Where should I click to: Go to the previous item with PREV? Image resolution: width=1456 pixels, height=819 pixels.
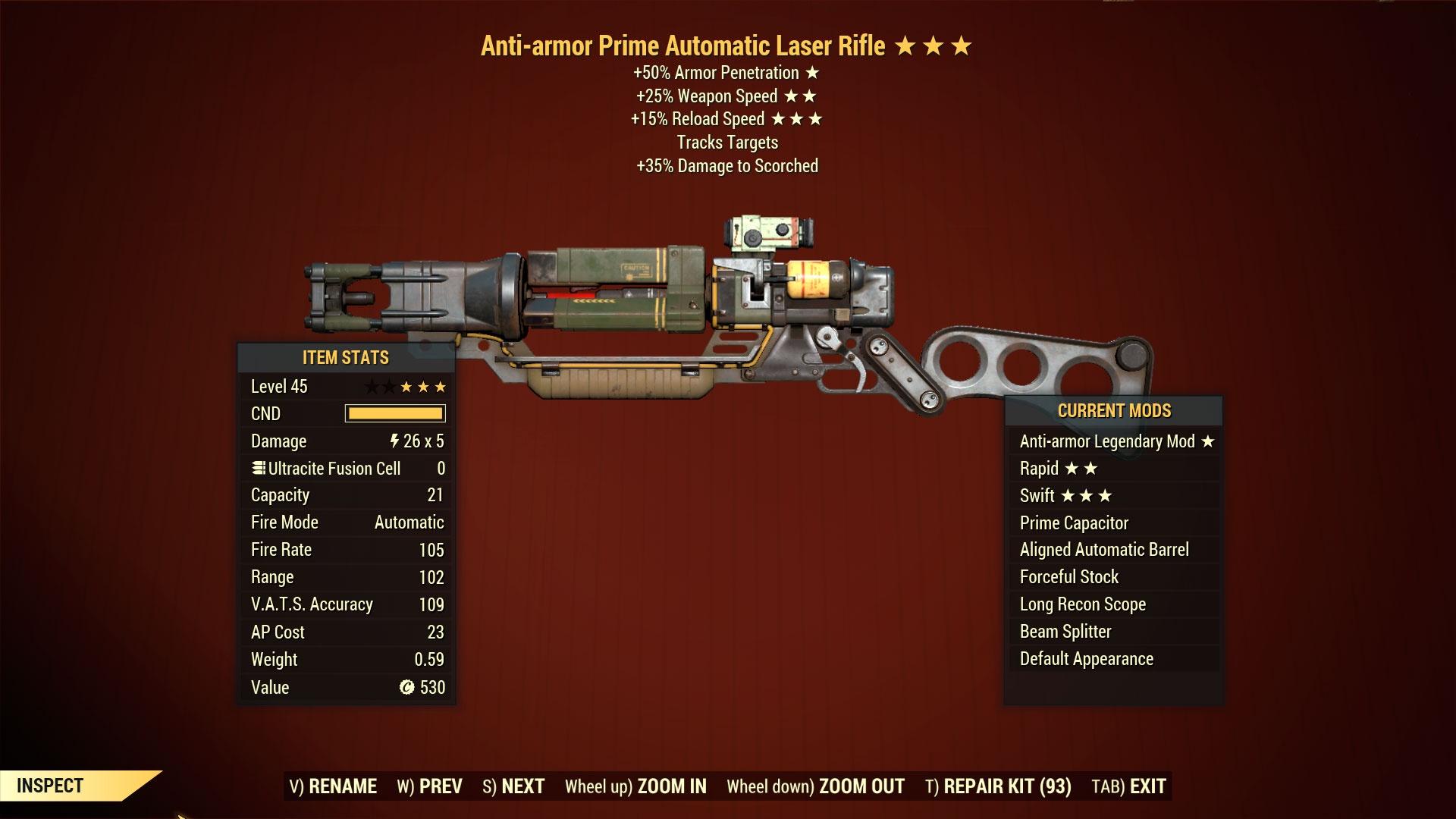pos(429,786)
